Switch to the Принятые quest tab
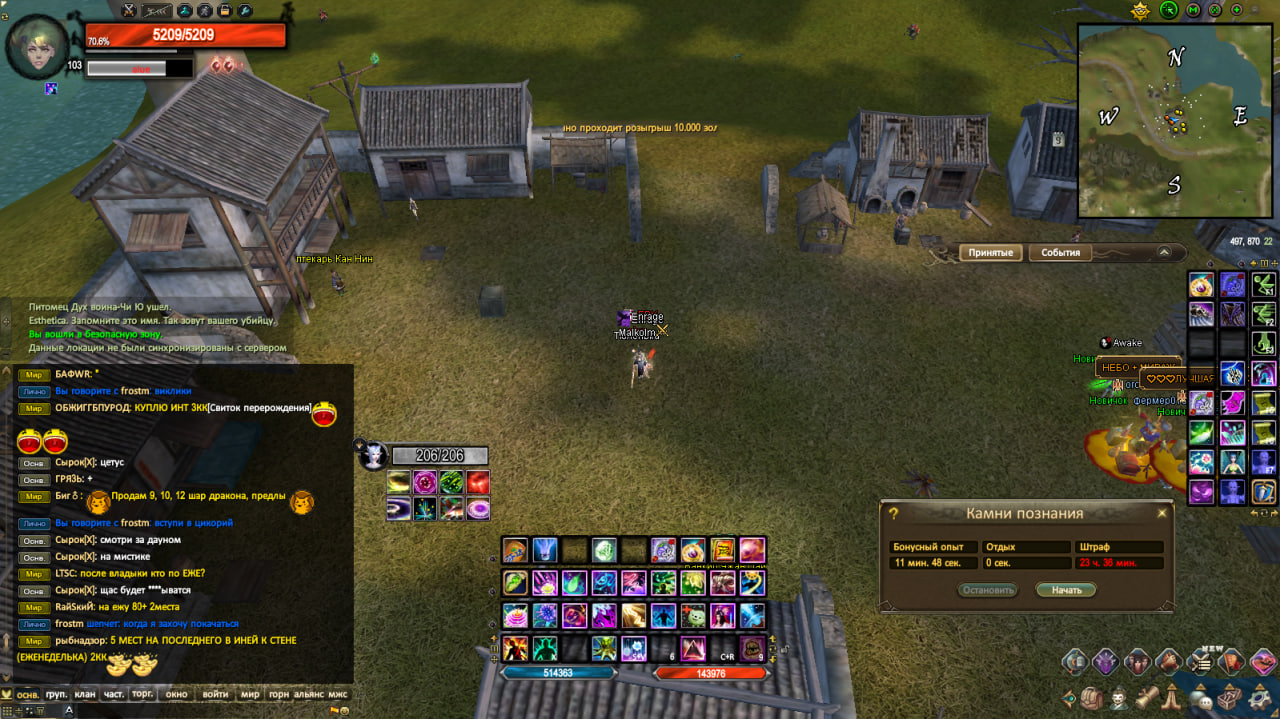Image resolution: width=1280 pixels, height=719 pixels. [991, 253]
